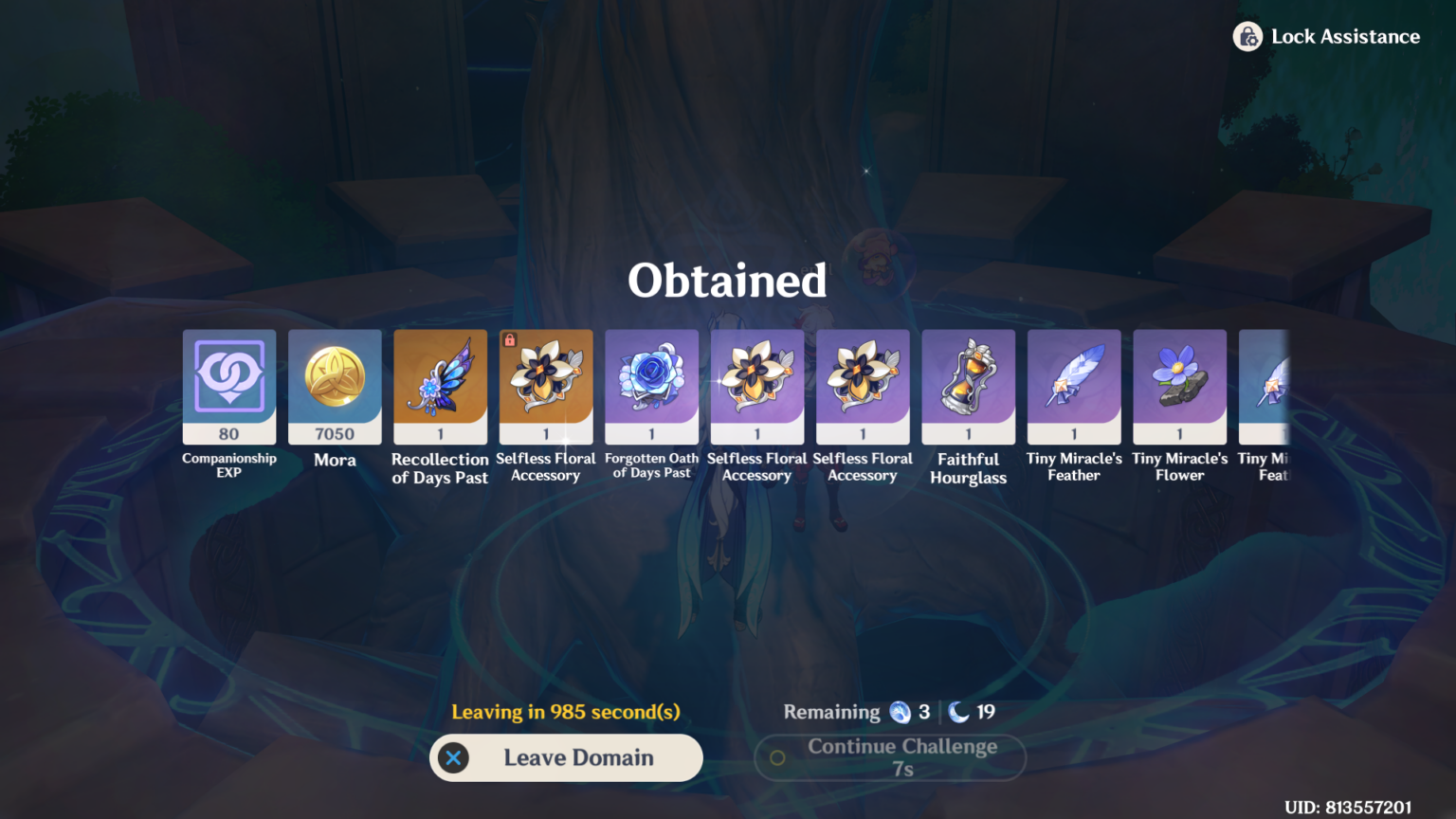Click the Tiny Miracle's Feather icon
The image size is (1456, 819).
[1074, 386]
